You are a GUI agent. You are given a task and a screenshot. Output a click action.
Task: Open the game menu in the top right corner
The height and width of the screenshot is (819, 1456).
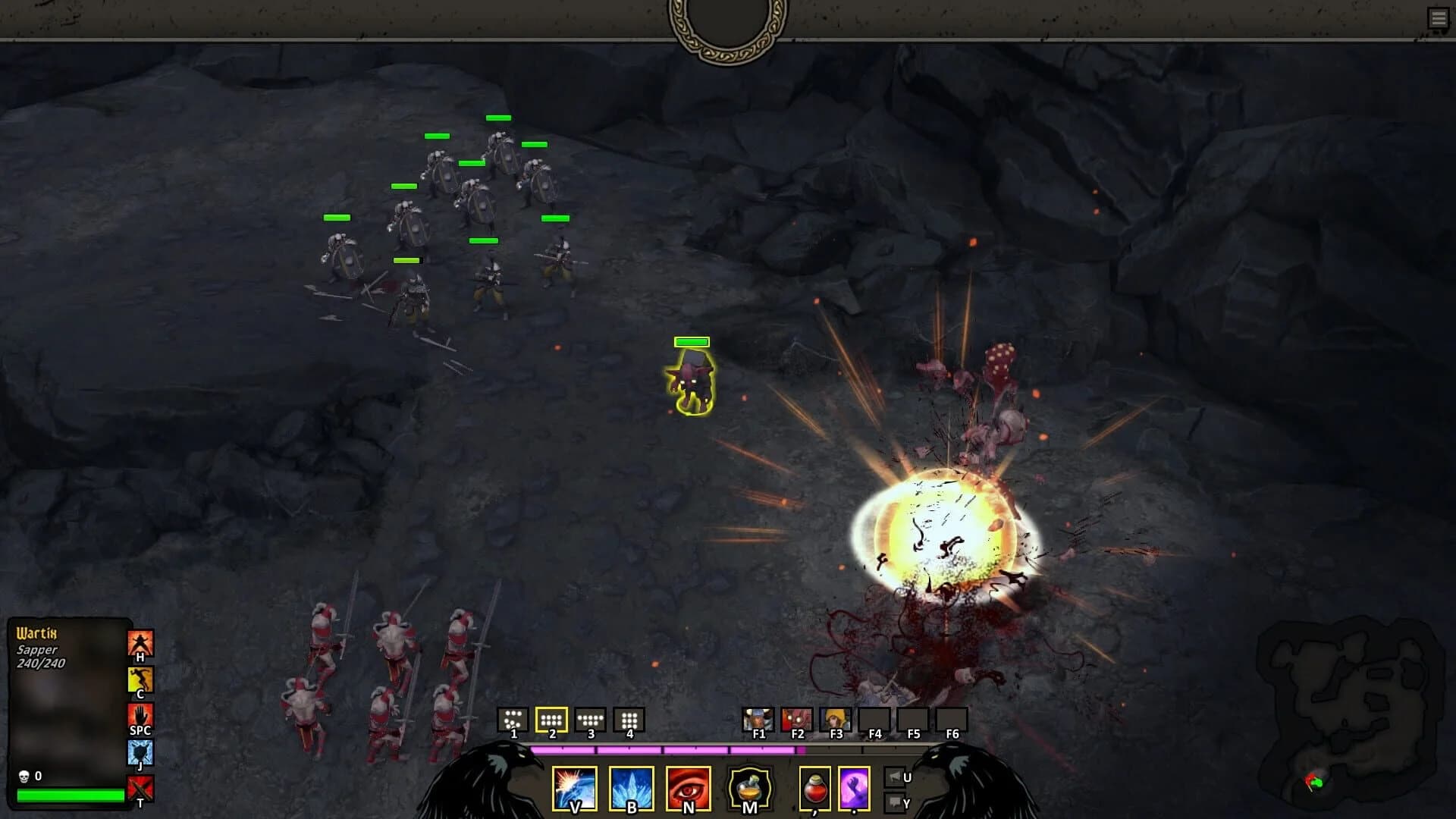tap(1439, 17)
